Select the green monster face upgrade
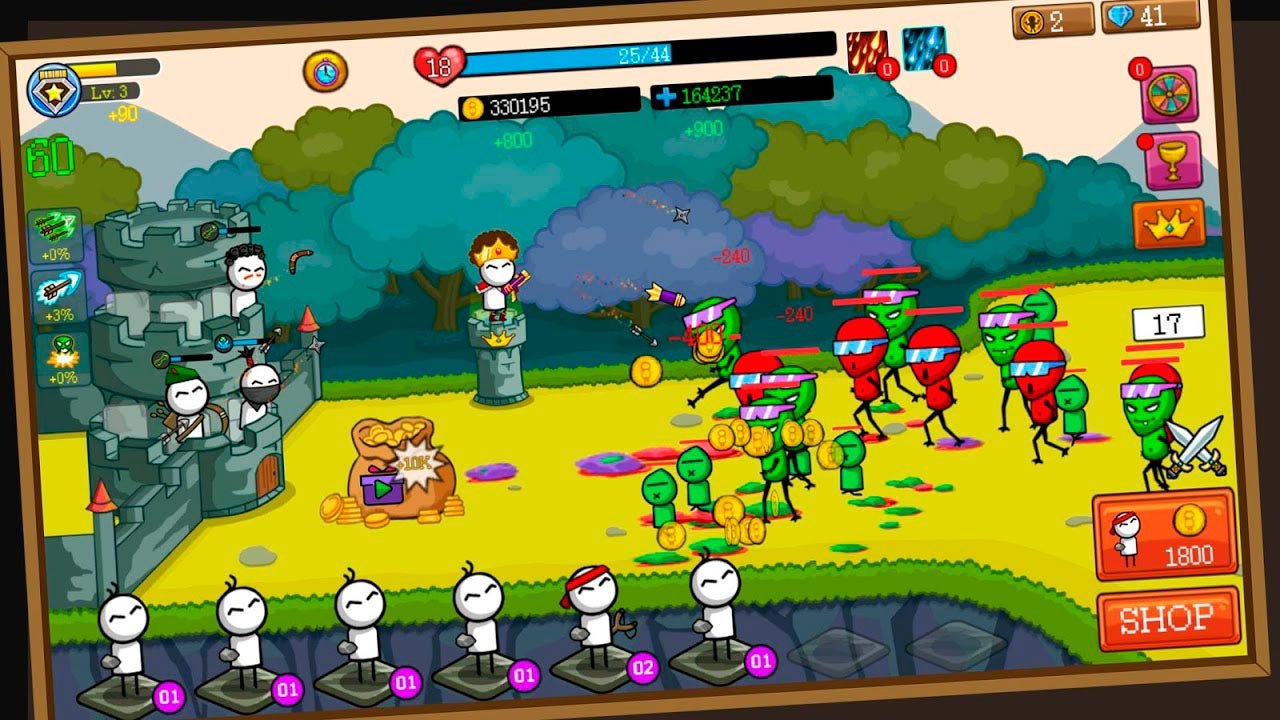 coord(63,358)
